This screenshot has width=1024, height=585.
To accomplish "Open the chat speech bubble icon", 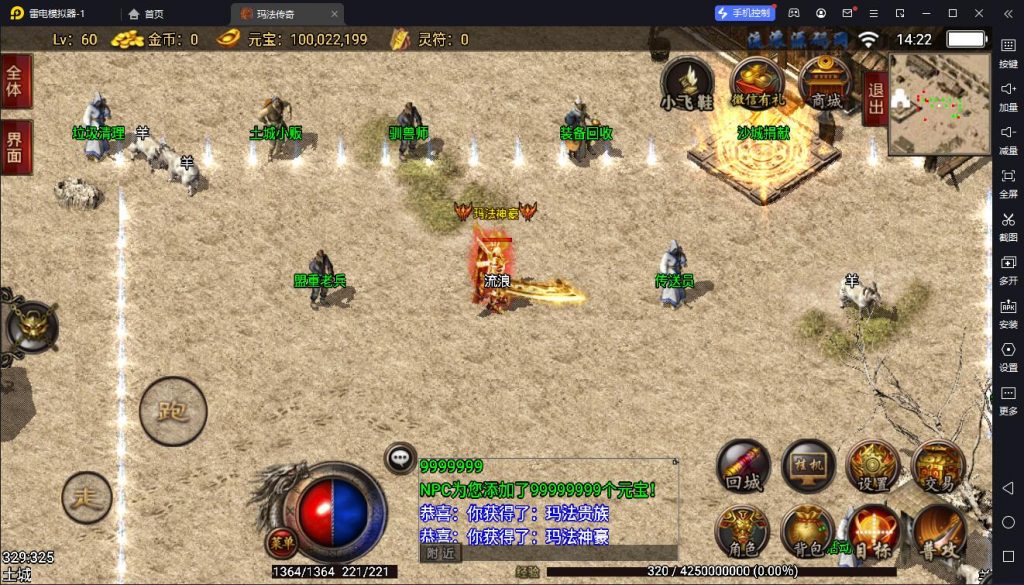I will tap(401, 458).
